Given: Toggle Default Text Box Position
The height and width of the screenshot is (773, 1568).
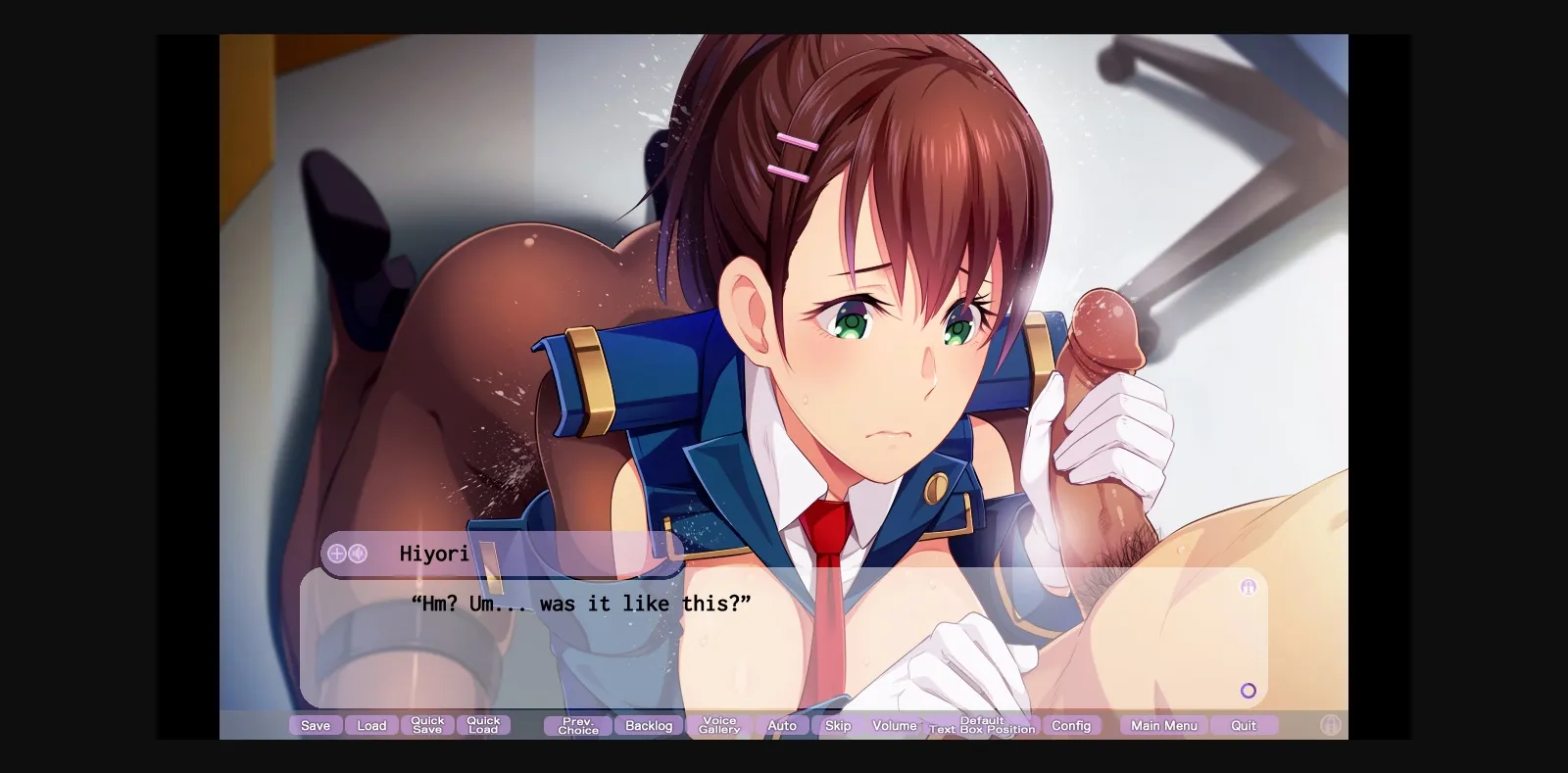Looking at the screenshot, I should tap(983, 725).
